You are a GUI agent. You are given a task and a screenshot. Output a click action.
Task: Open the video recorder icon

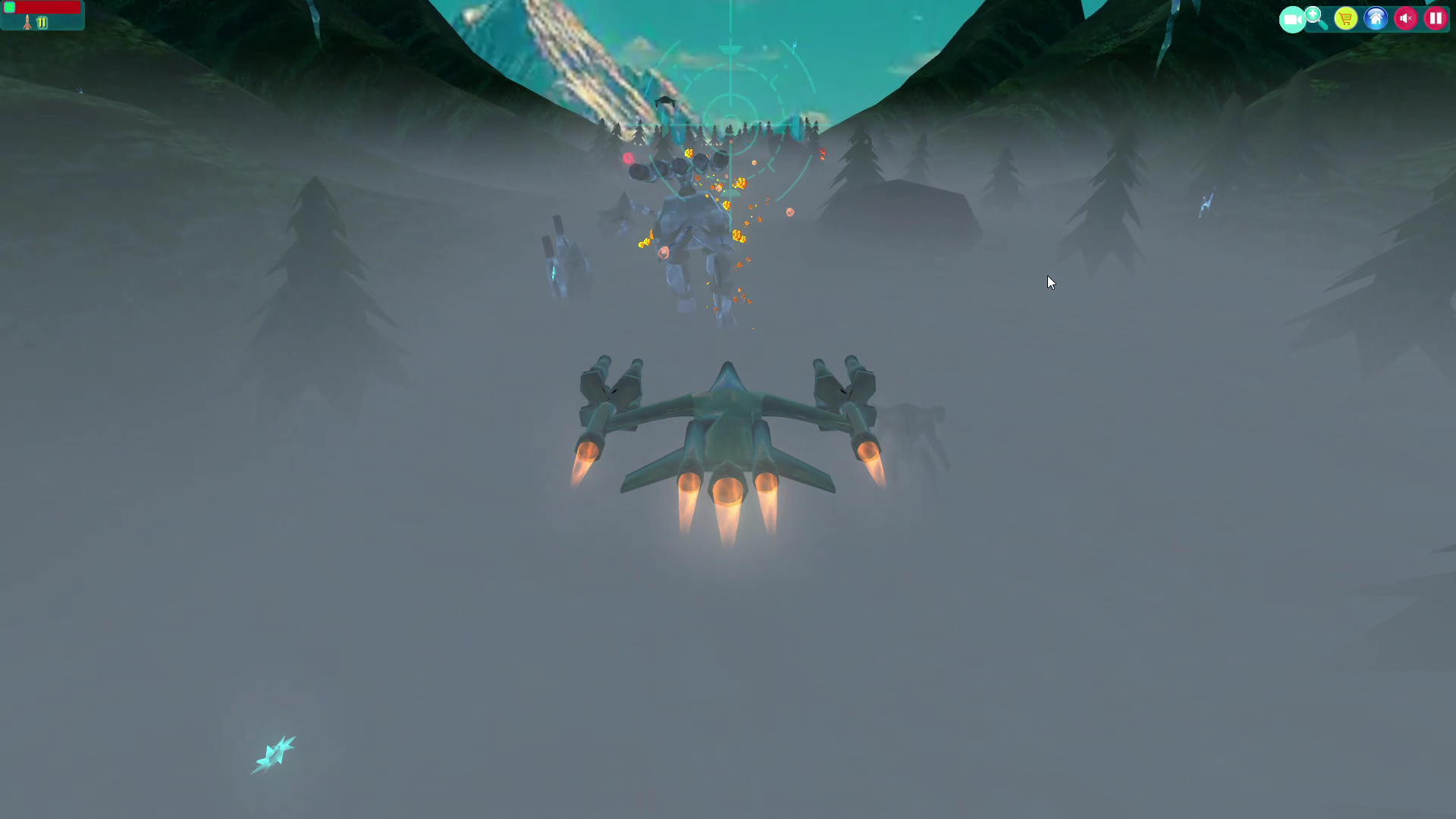[1291, 18]
